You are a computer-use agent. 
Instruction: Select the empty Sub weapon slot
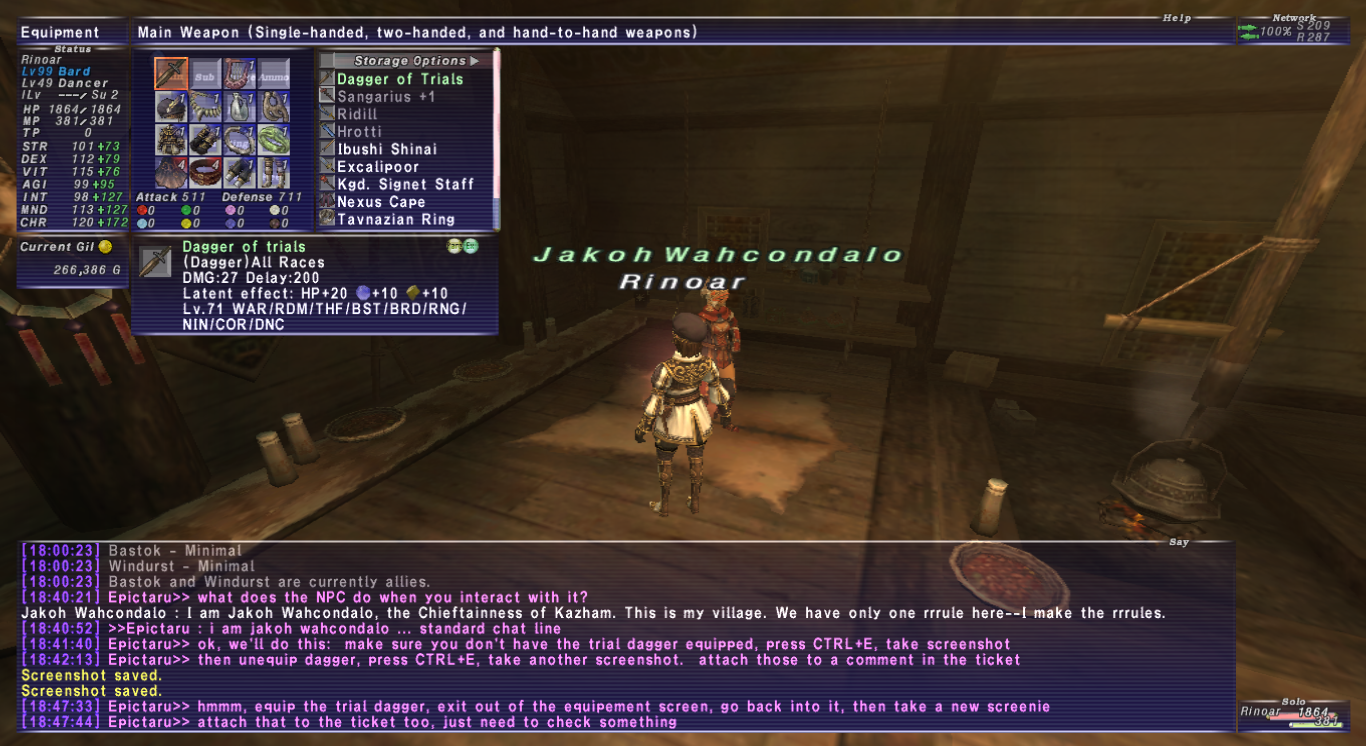[x=205, y=72]
